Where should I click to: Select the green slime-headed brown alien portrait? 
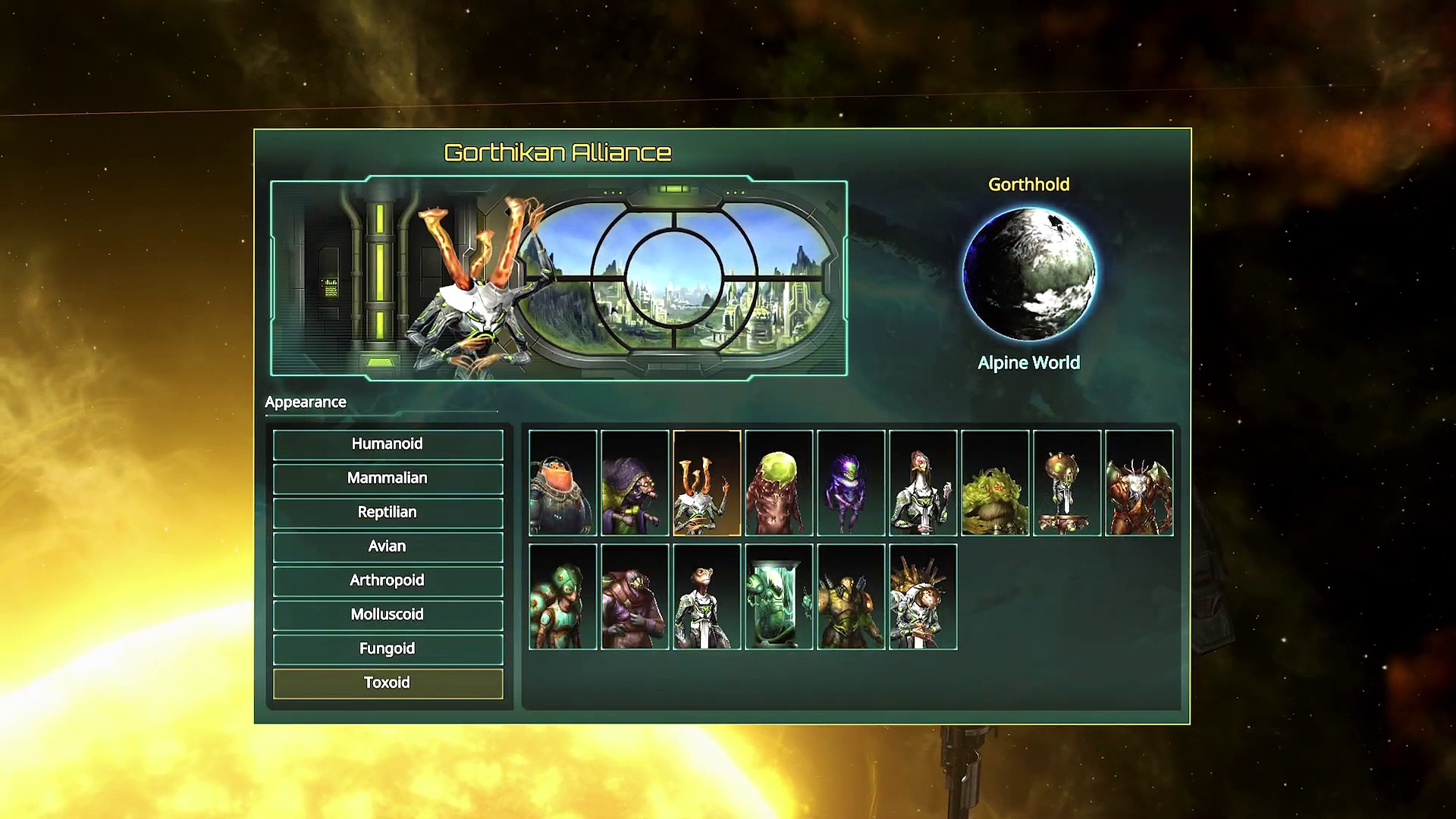(779, 483)
